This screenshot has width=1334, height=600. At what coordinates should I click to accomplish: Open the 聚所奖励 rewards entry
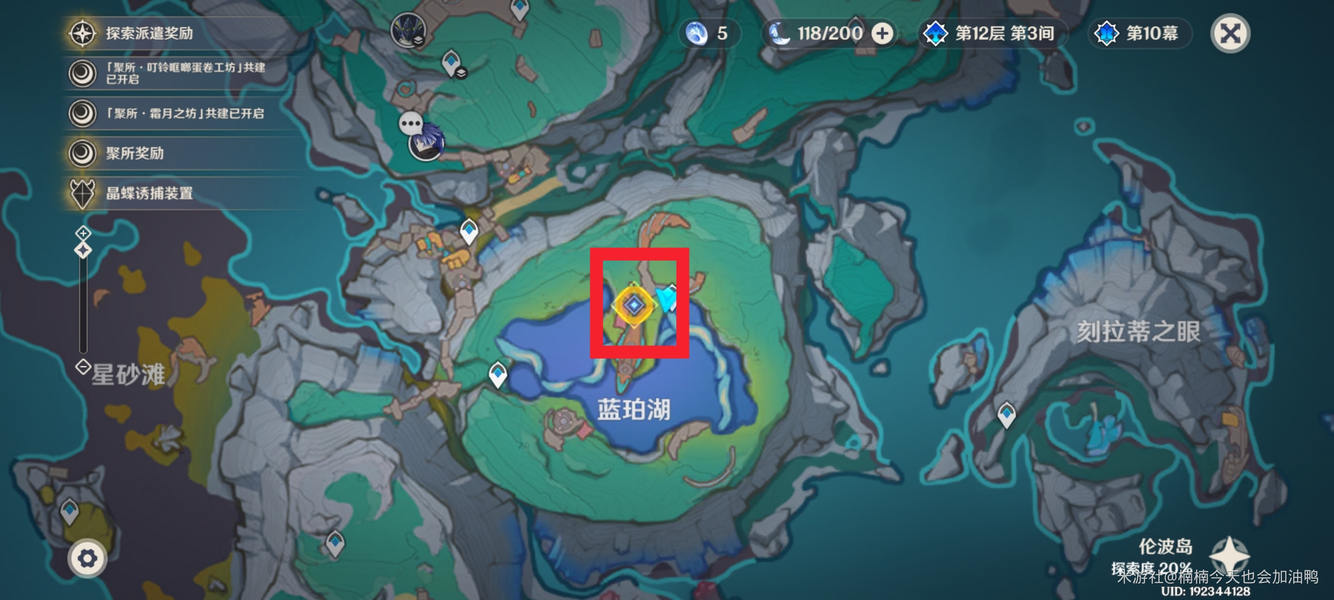click(135, 153)
